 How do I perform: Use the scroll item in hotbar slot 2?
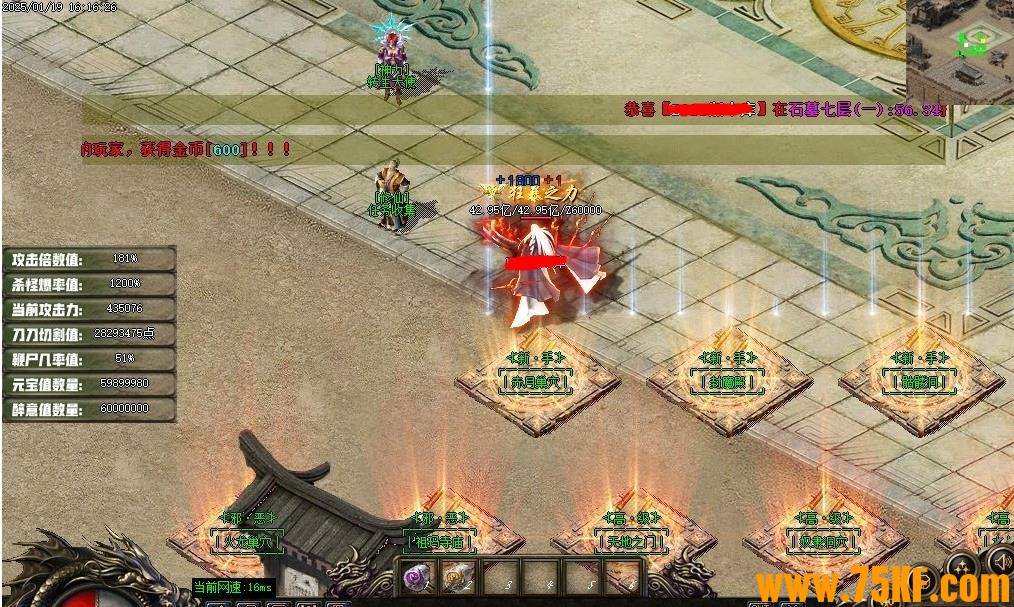(x=456, y=577)
